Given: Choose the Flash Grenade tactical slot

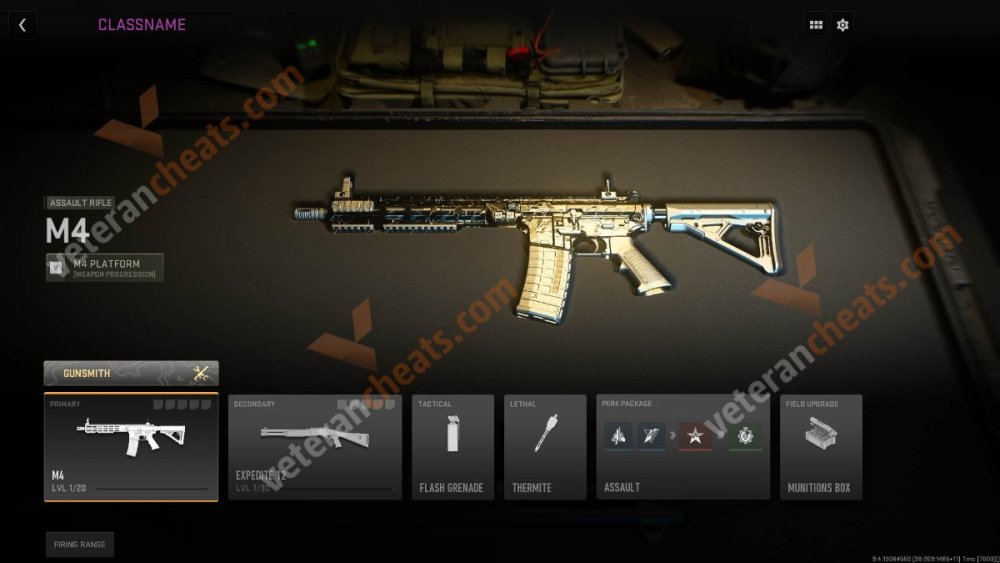Looking at the screenshot, I should point(453,447).
